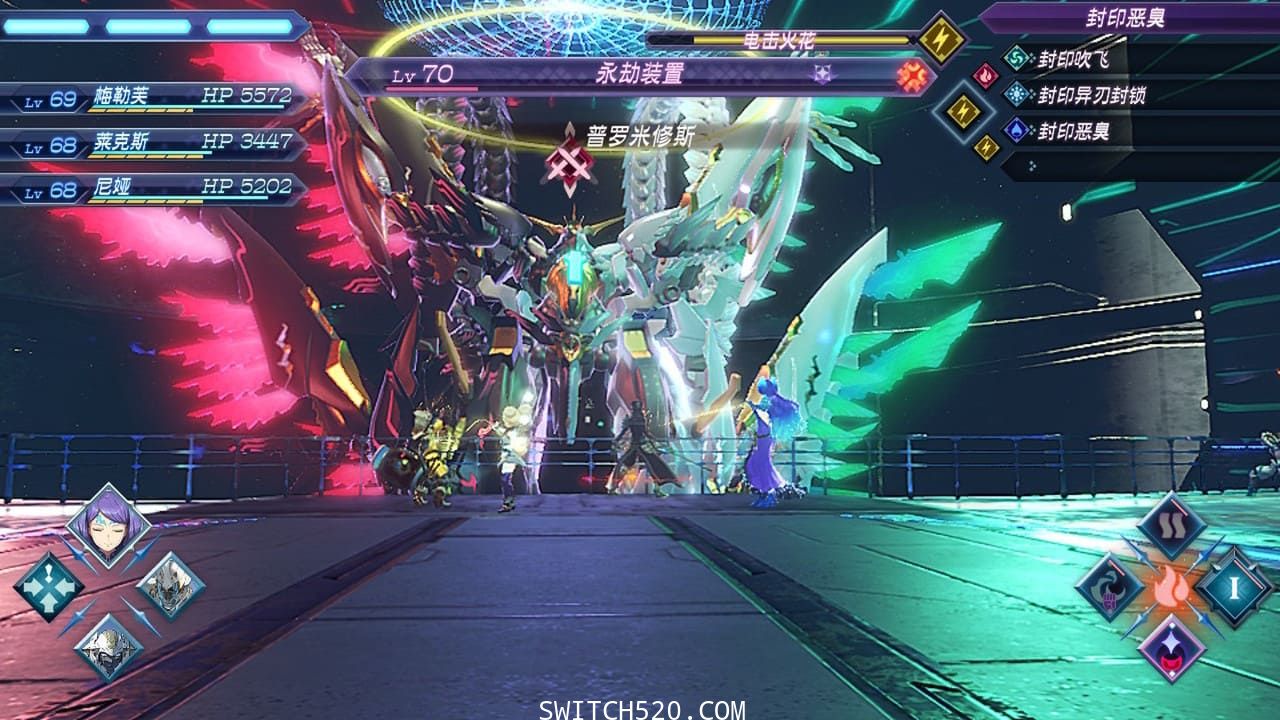Image resolution: width=1280 pixels, height=720 pixels.
Task: Select the purple-haired blade portrait
Action: point(107,529)
